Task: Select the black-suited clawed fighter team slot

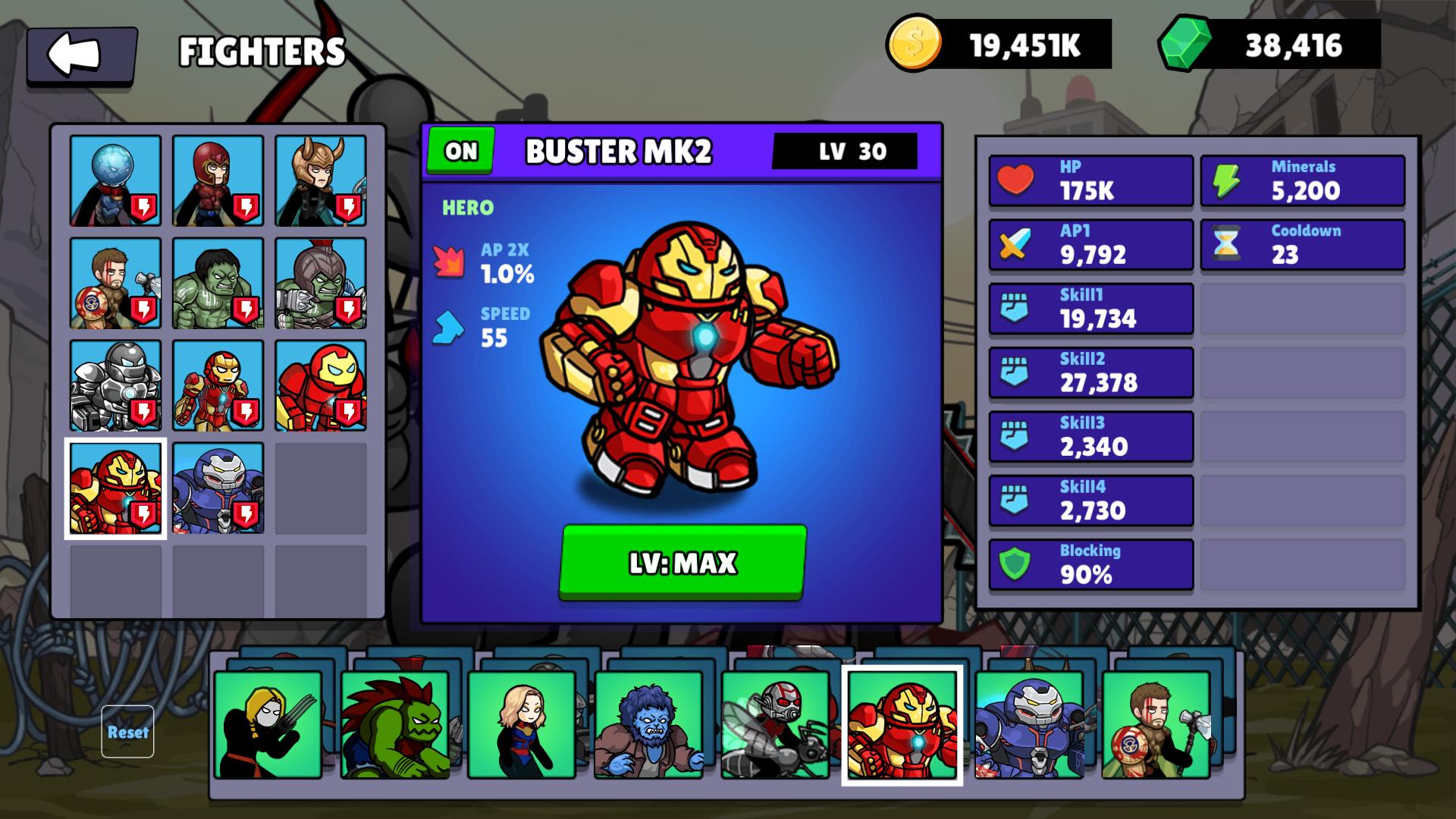Action: pos(268,724)
